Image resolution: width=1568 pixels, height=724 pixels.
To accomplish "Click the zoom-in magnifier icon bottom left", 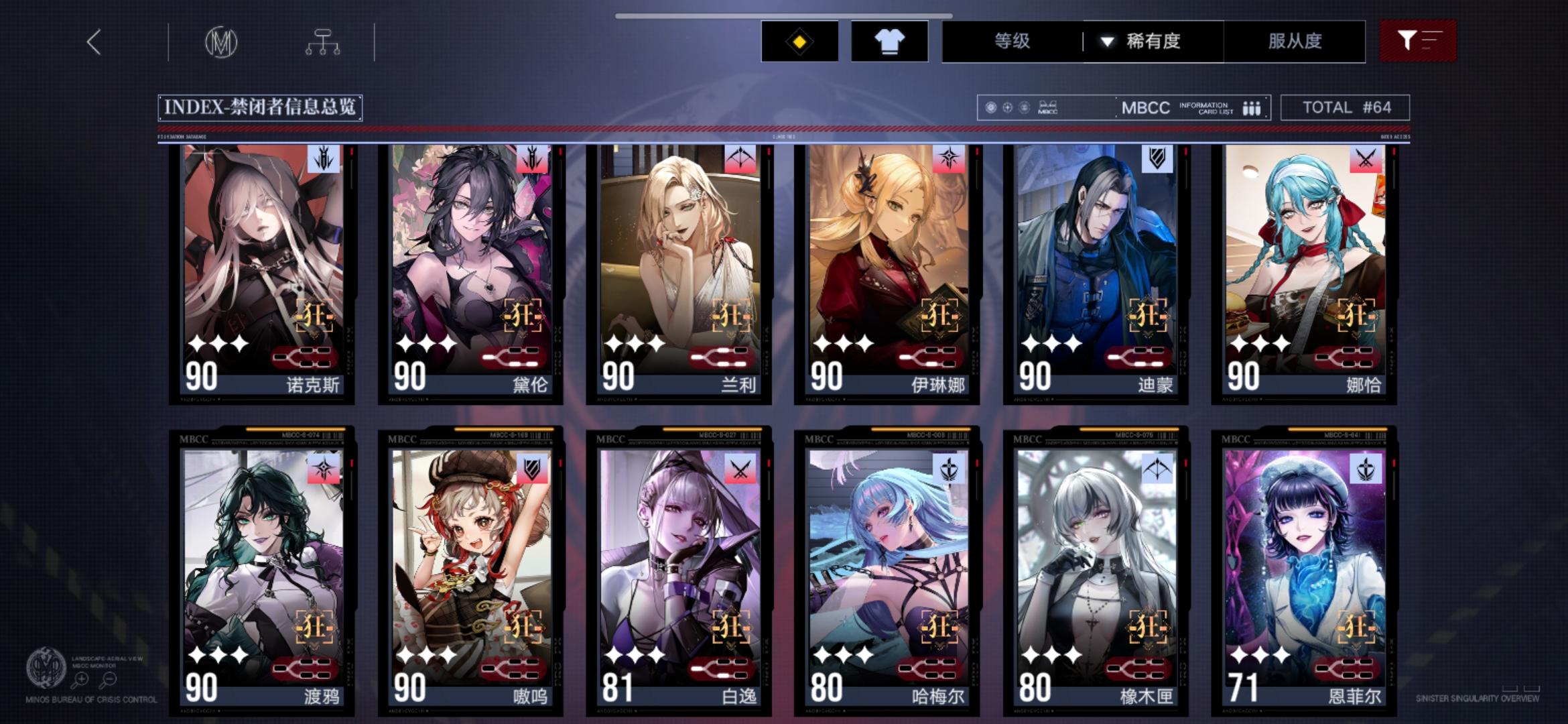I will (x=80, y=678).
